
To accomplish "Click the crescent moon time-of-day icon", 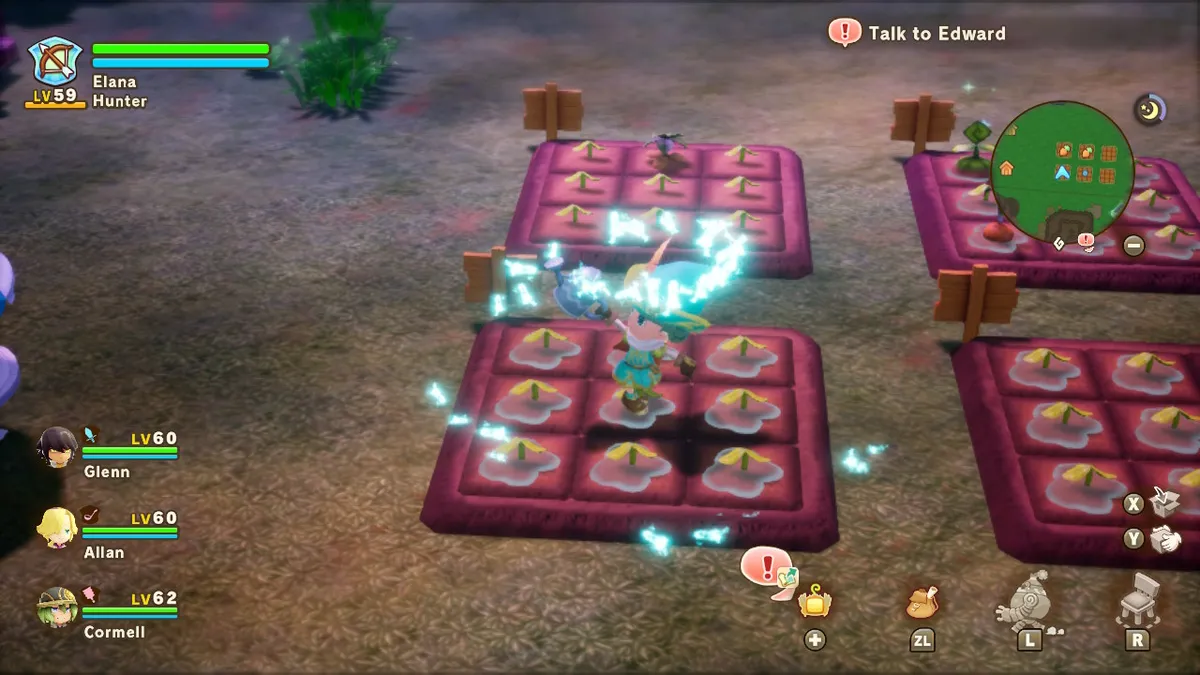I will coord(1150,109).
